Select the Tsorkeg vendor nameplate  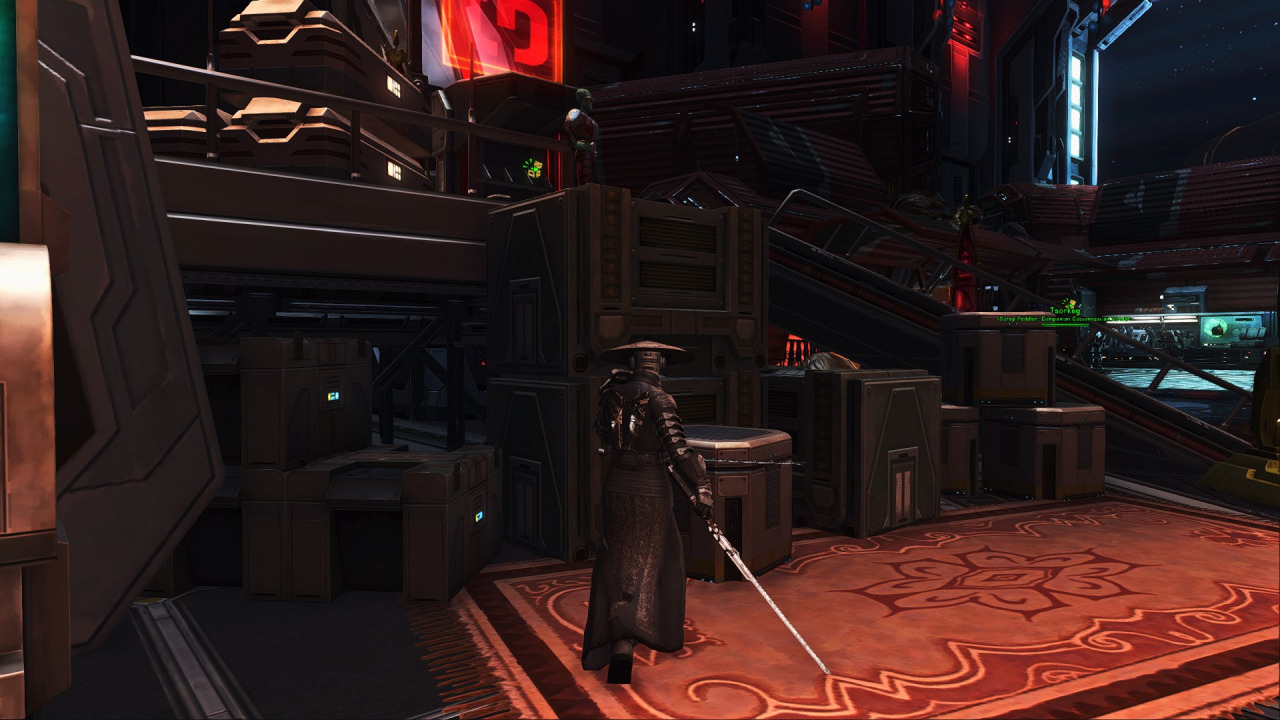[1066, 312]
